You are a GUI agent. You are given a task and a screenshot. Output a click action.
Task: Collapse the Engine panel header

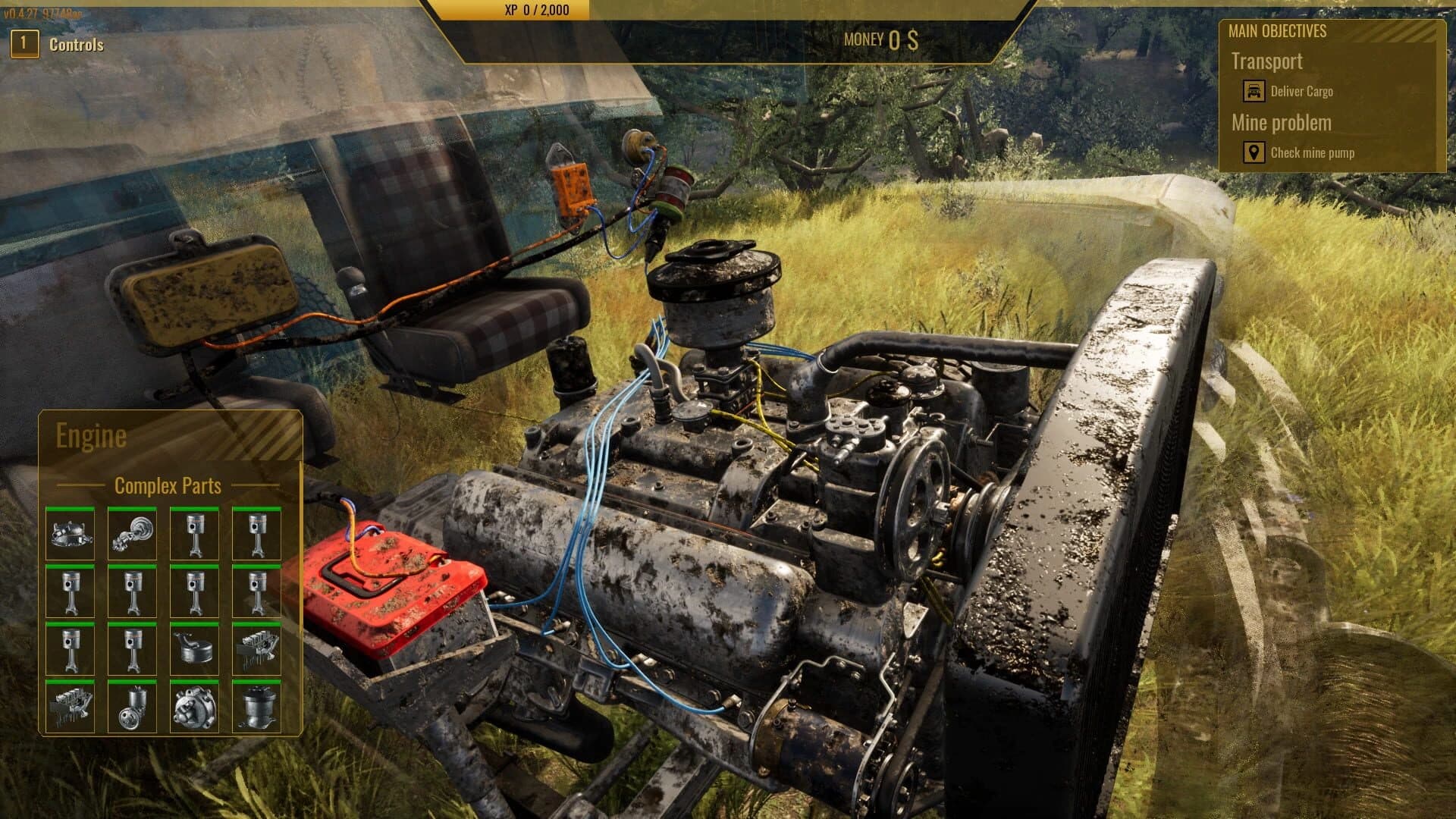(91, 435)
